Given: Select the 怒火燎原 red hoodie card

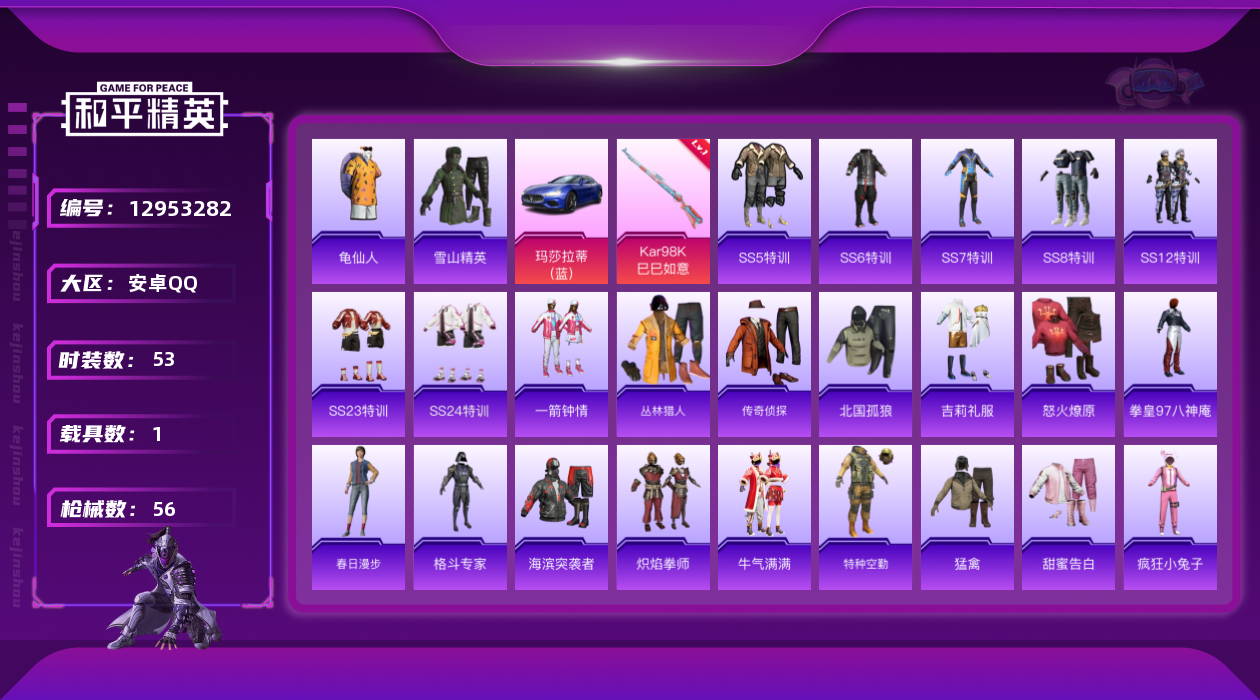Looking at the screenshot, I should (1068, 364).
